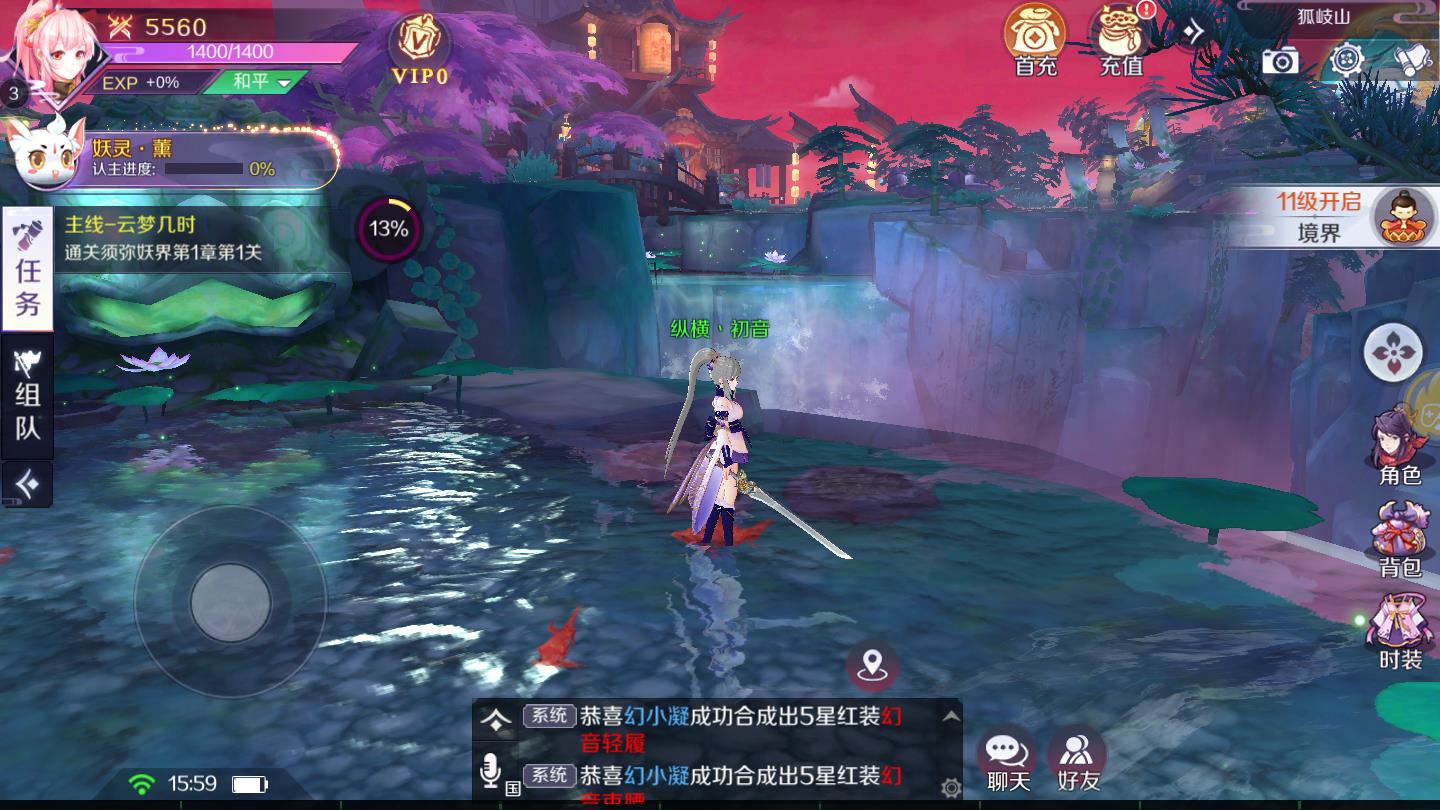This screenshot has width=1440, height=810.
Task: Toggle the voice chat microphone
Action: 490,768
